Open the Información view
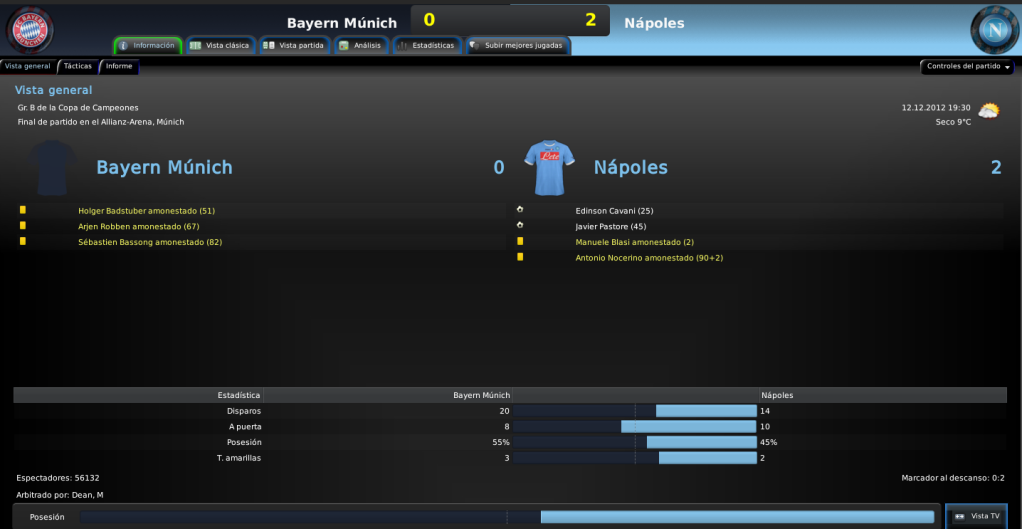This screenshot has width=1022, height=529. point(148,46)
